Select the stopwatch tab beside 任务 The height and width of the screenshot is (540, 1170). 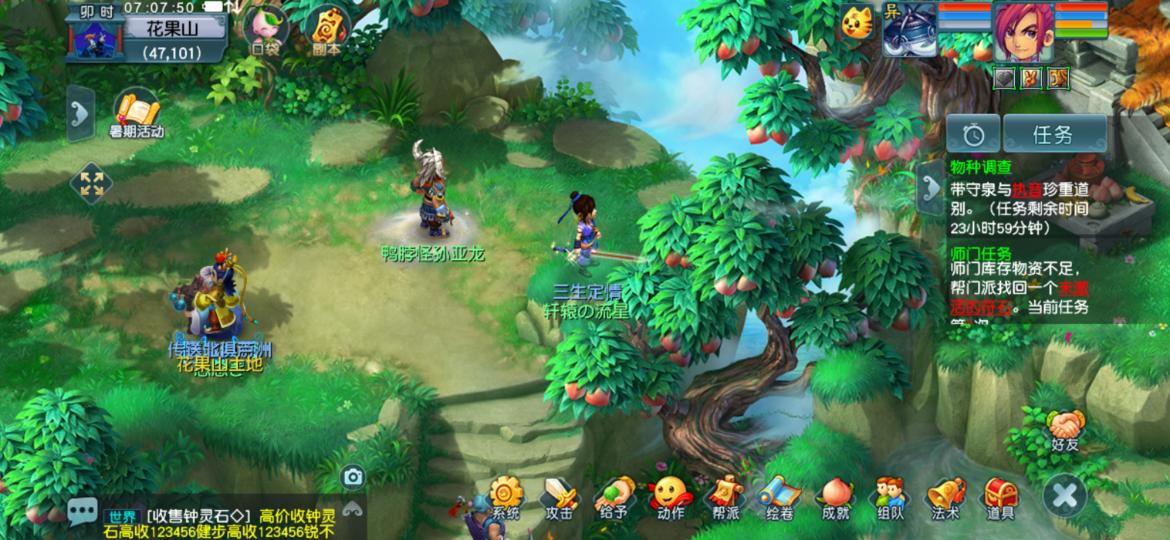point(975,134)
